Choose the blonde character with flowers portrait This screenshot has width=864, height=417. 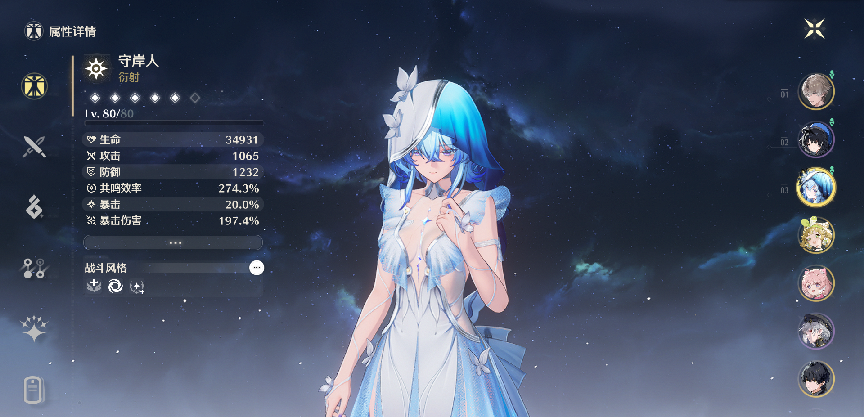(817, 235)
